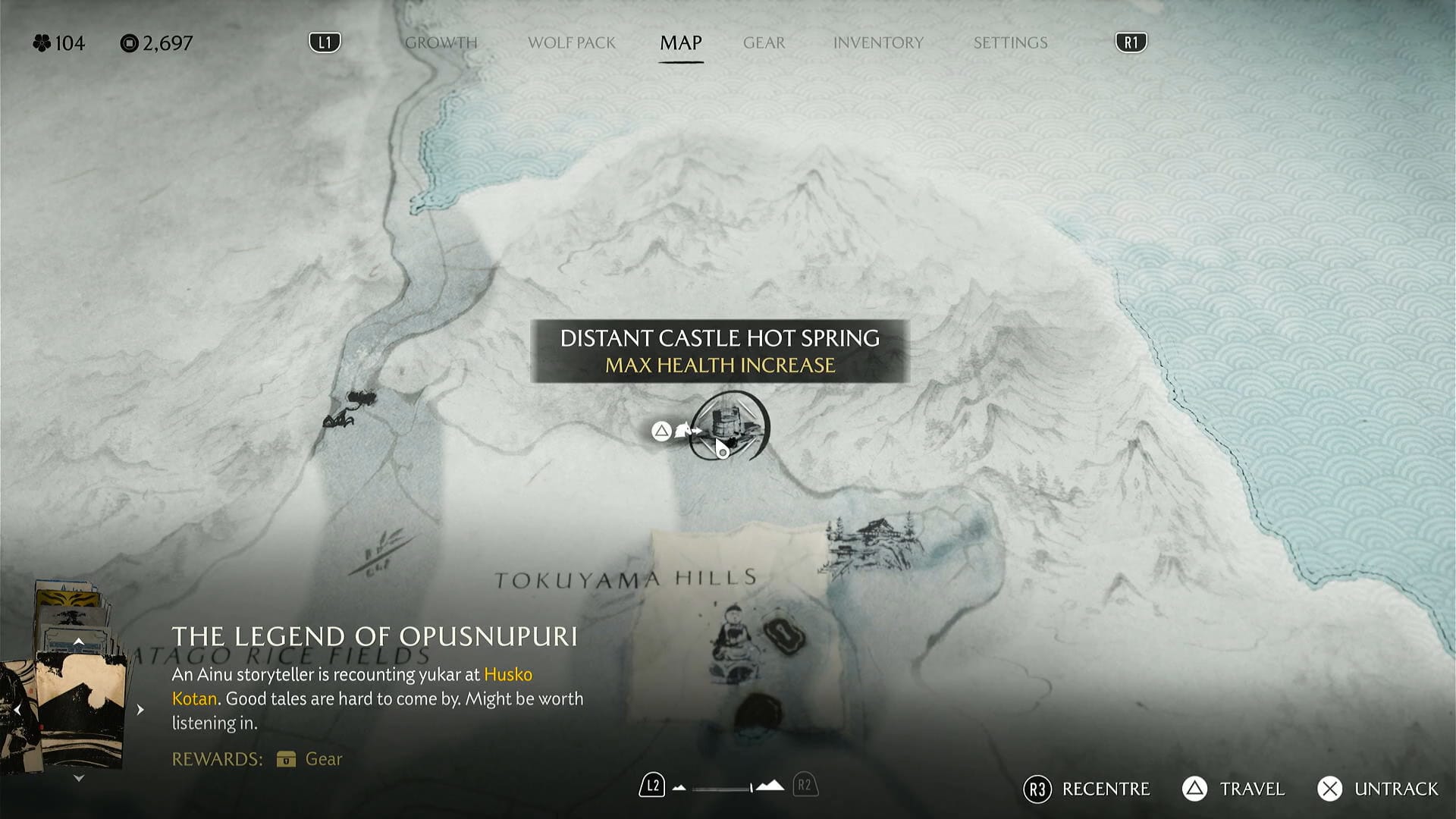
Task: Go to the Gear tab
Action: (x=764, y=43)
